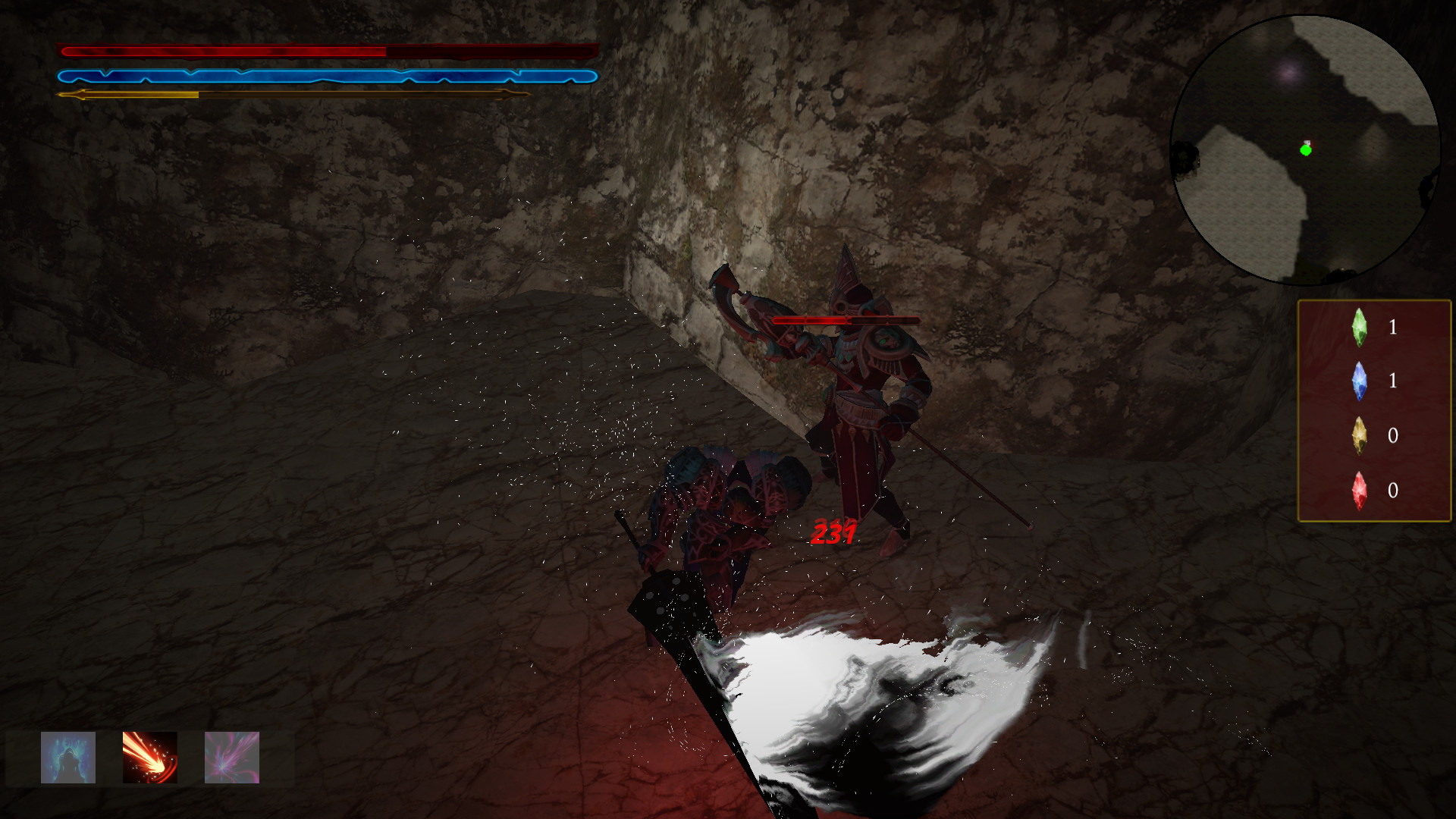
Task: Click the red health bar at top left
Action: pos(326,52)
